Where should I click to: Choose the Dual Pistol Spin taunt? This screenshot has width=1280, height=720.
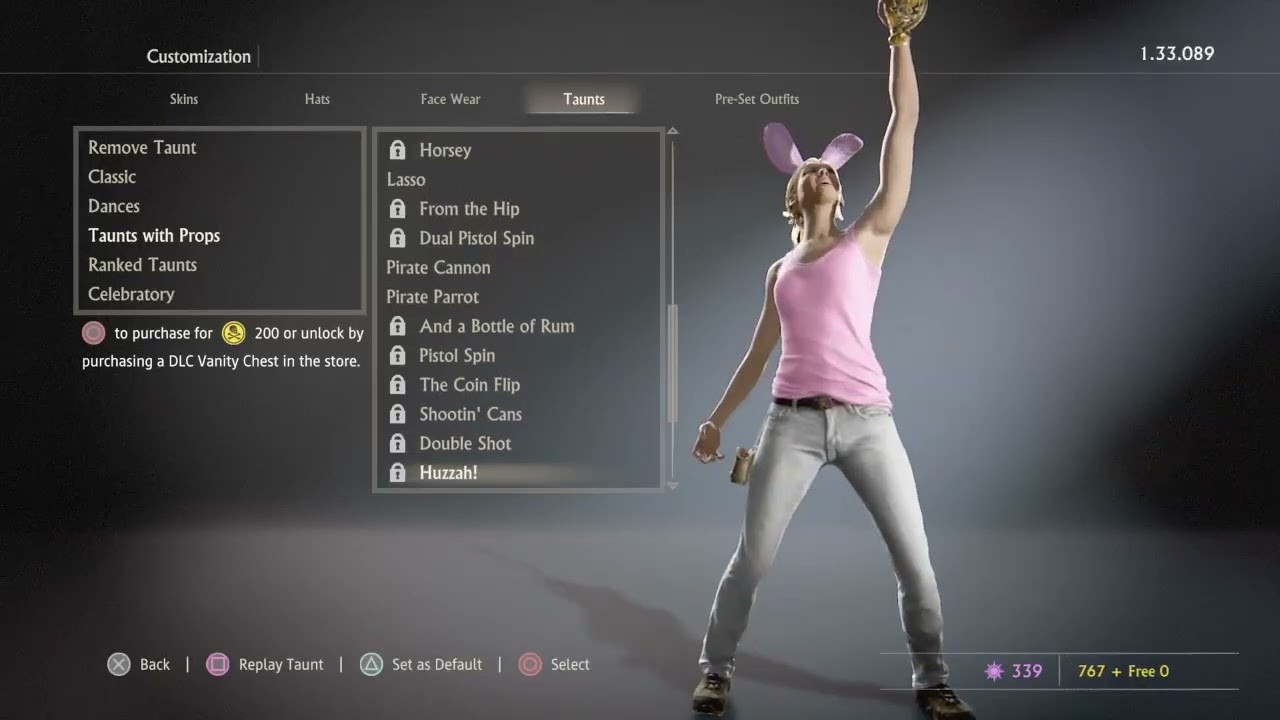click(x=476, y=238)
